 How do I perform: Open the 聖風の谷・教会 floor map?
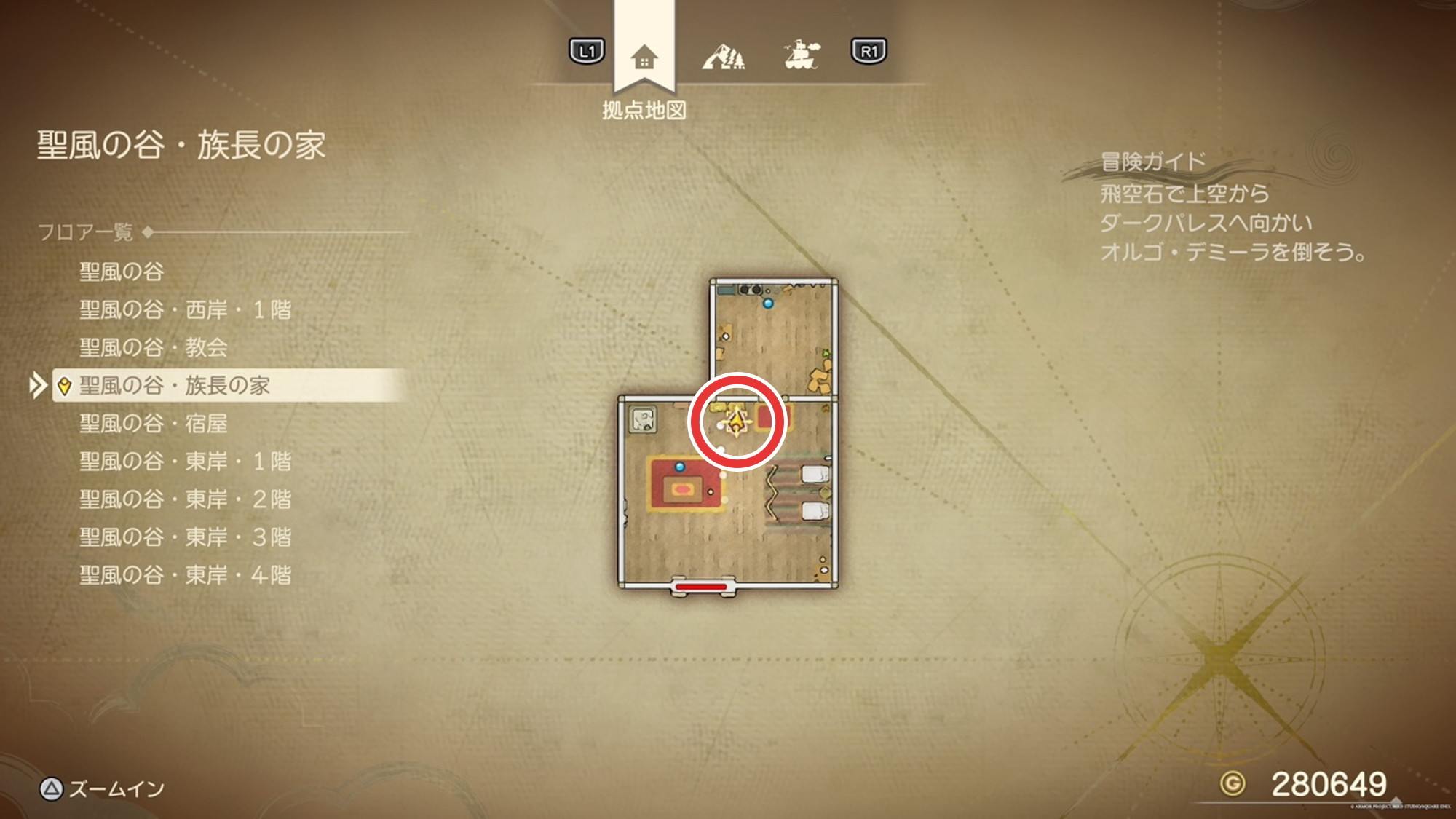[153, 348]
